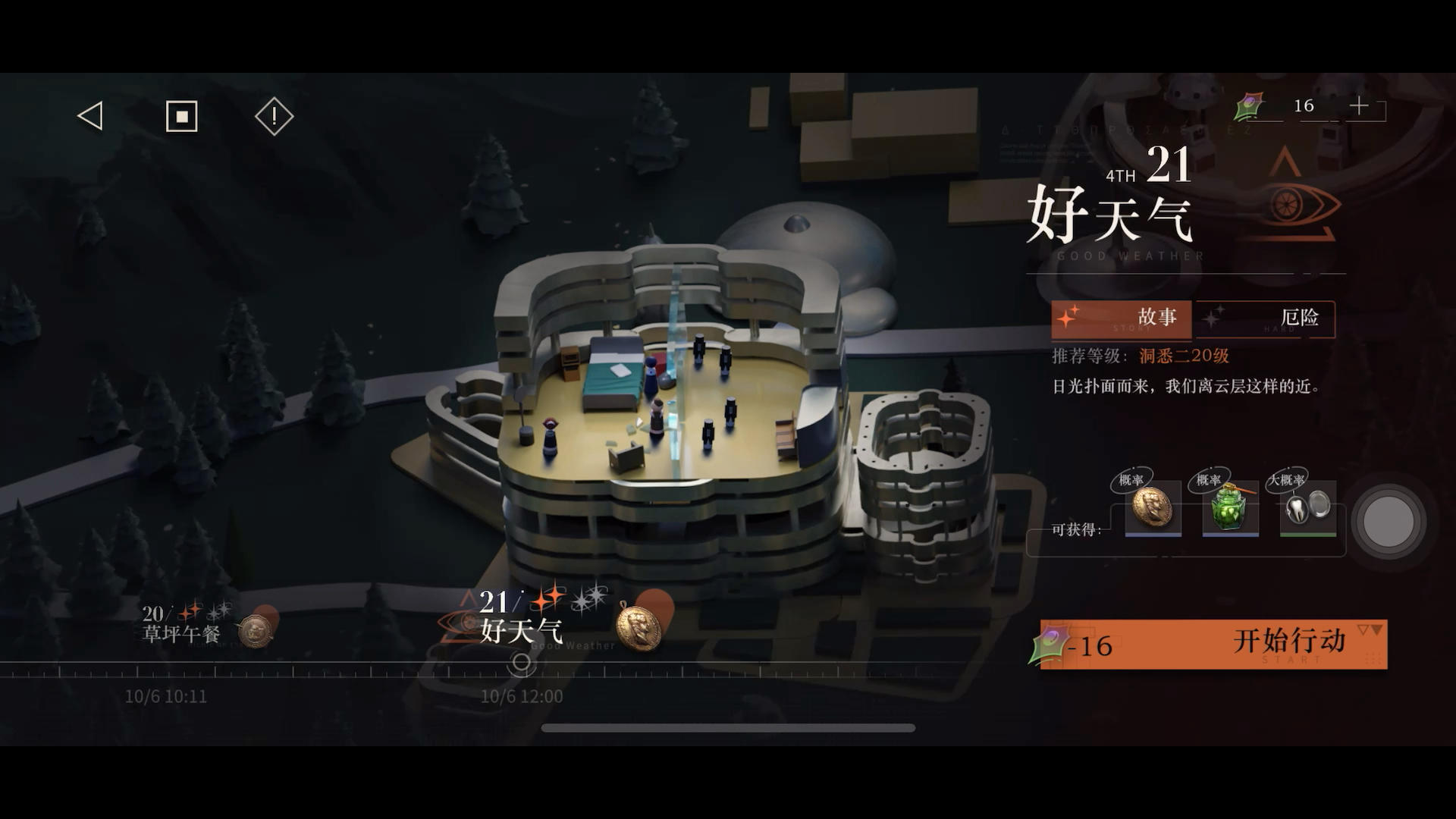Open the stop/square icon top left
The image size is (1456, 819).
click(182, 115)
